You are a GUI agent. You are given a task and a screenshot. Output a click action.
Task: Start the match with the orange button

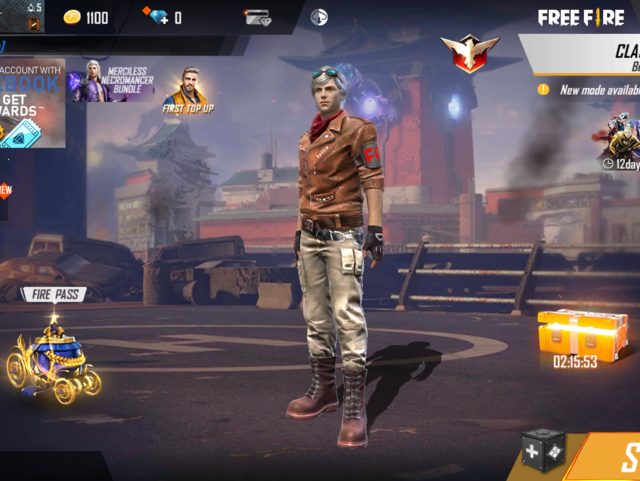pos(614,458)
